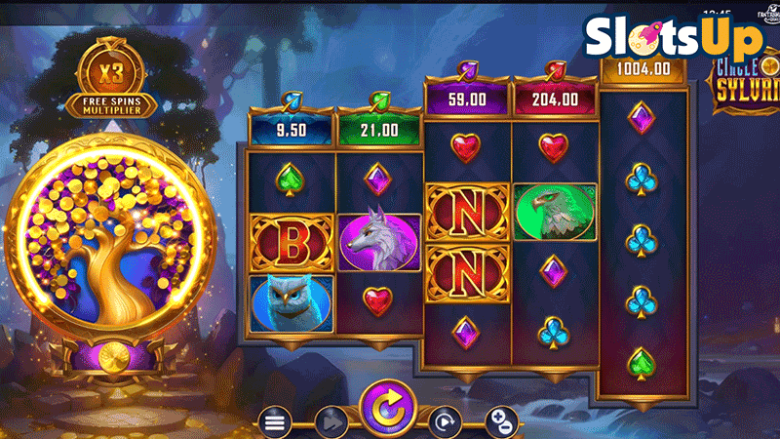Open the autoplay settings

click(445, 422)
